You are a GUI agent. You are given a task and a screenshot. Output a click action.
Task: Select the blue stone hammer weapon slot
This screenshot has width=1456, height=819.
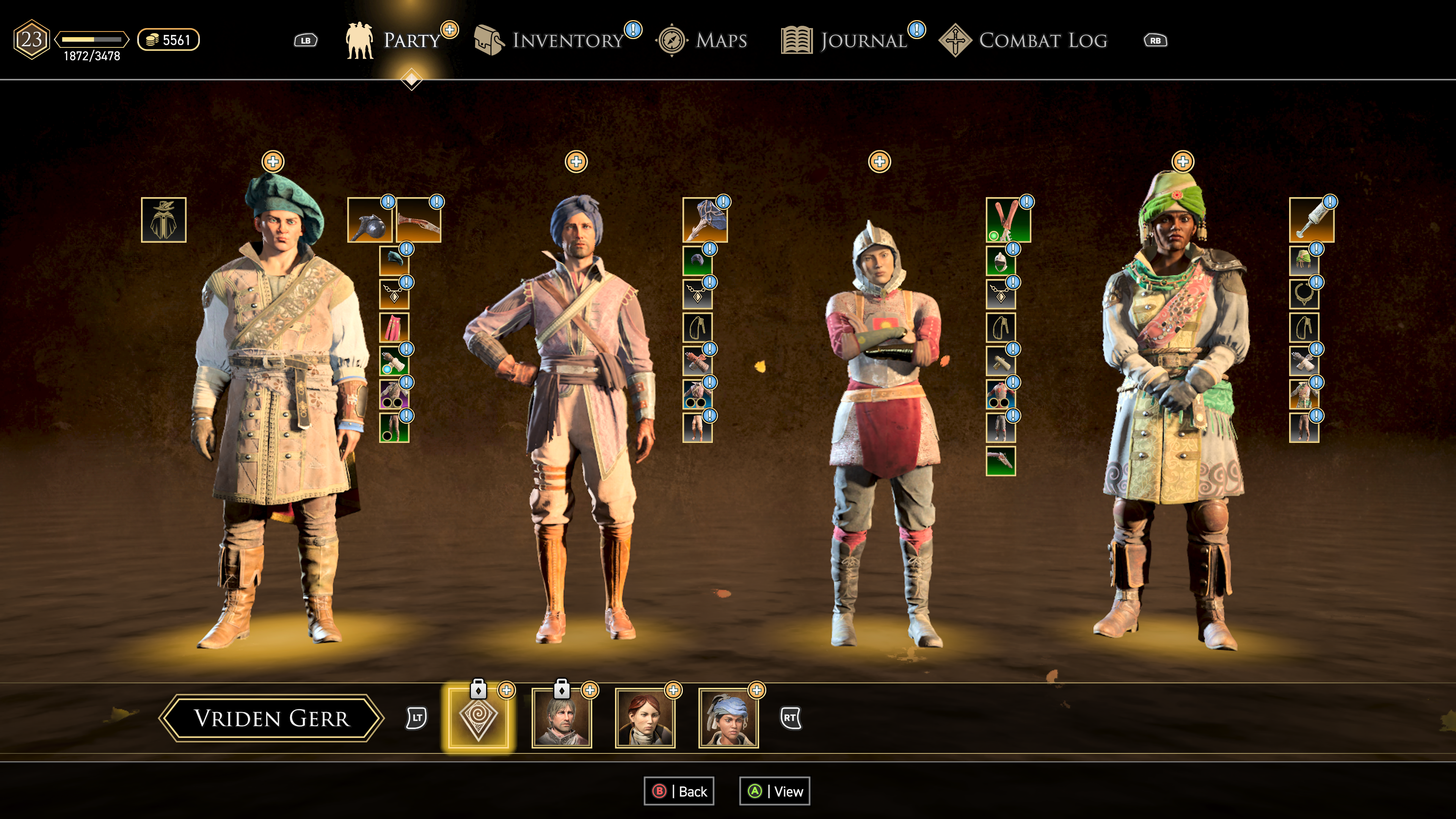coord(704,220)
